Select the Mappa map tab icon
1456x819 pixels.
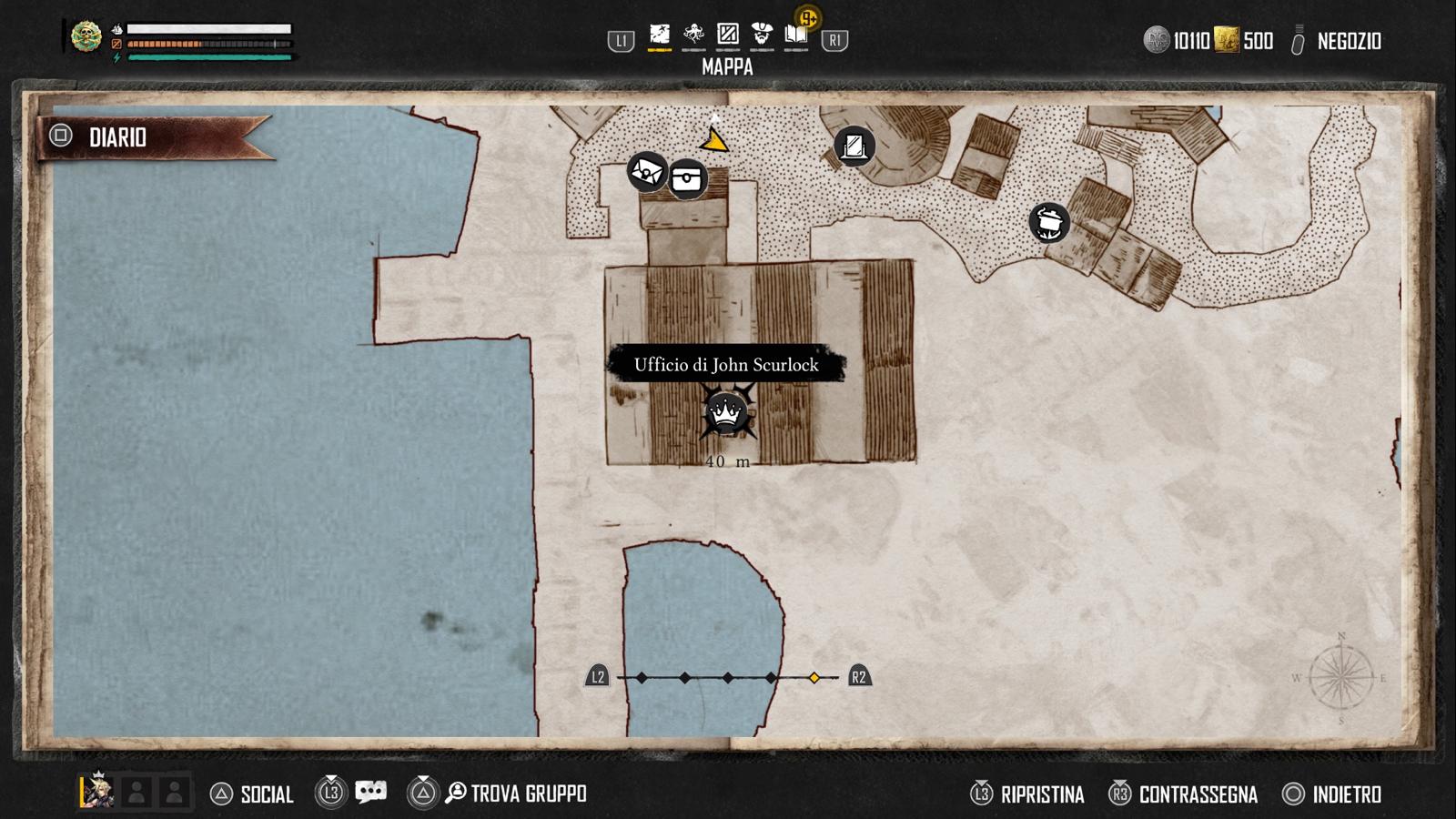click(x=659, y=35)
